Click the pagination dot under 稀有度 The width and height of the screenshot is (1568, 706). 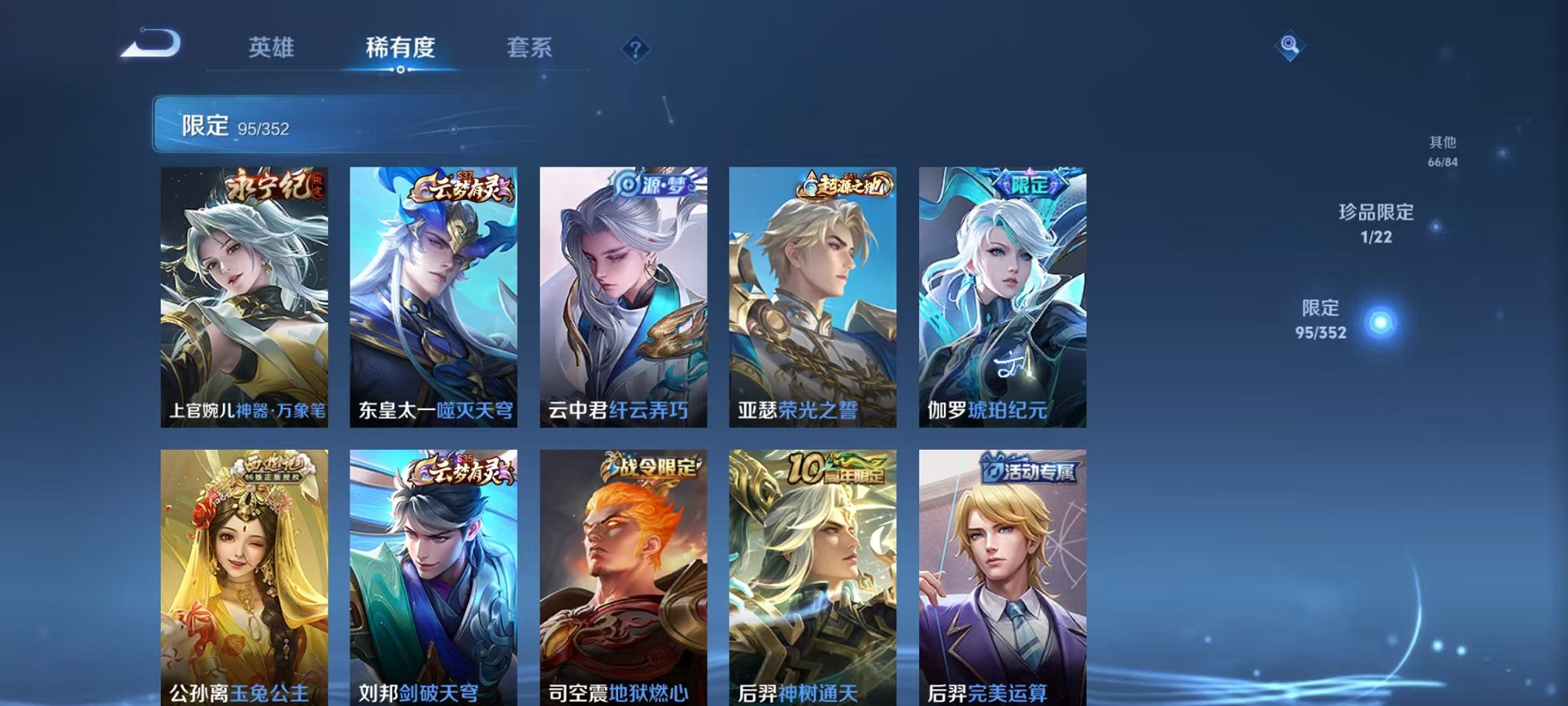(x=399, y=70)
